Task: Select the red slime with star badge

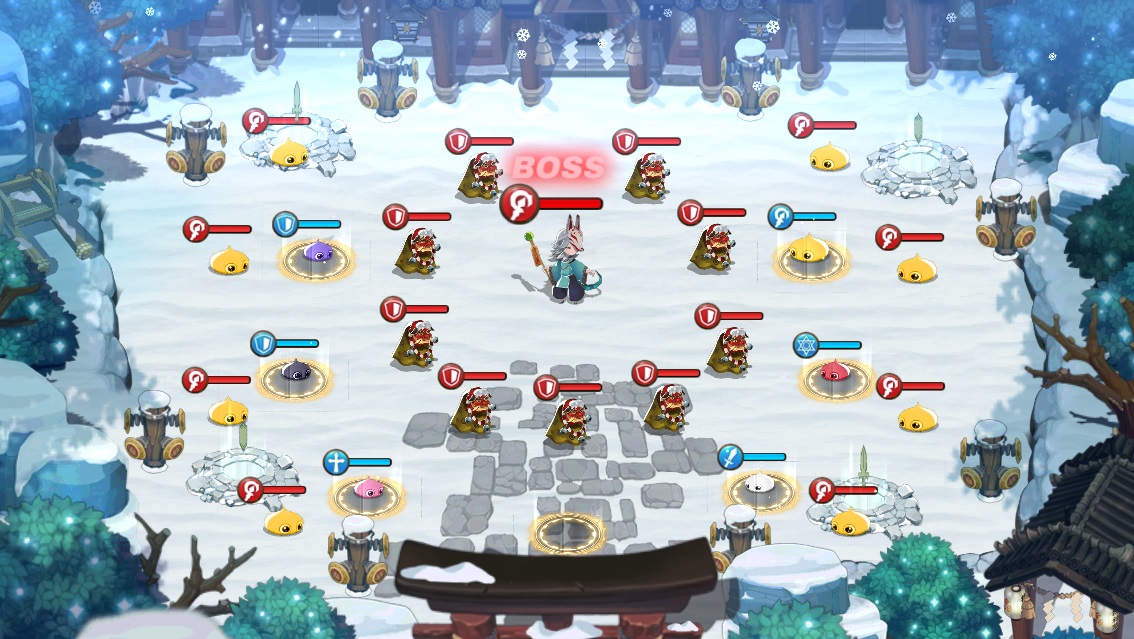Action: point(831,374)
